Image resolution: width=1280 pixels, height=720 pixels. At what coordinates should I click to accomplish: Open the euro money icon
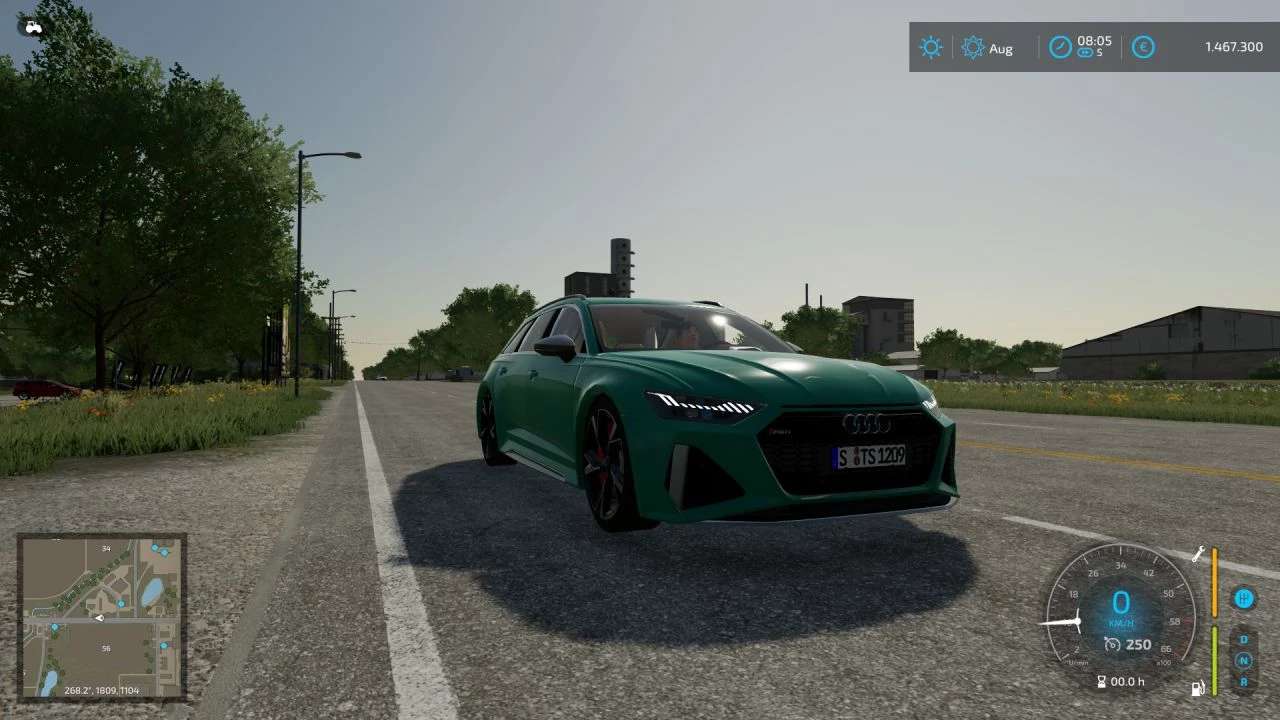point(1143,47)
